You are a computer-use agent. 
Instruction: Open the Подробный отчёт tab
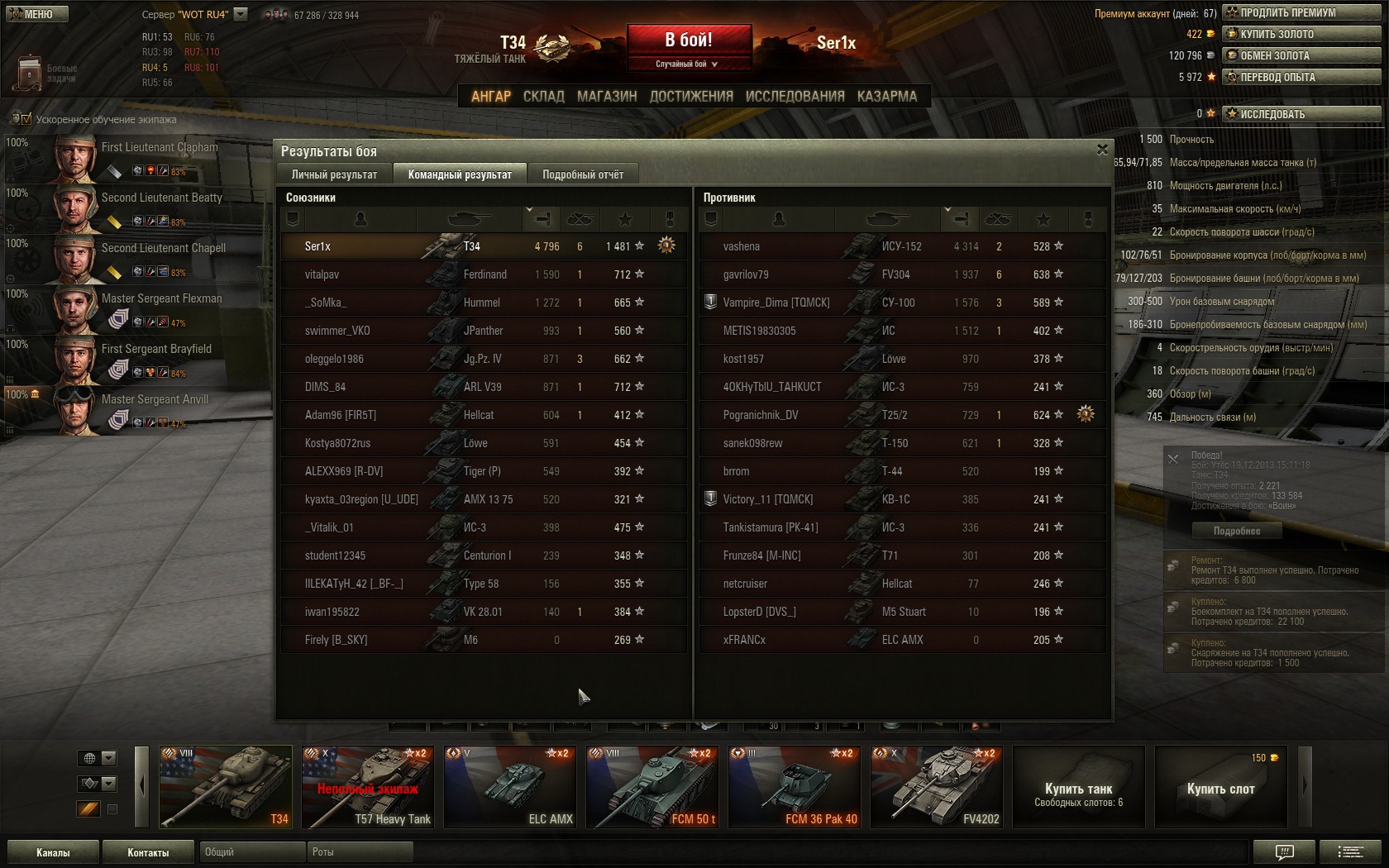pos(583,174)
